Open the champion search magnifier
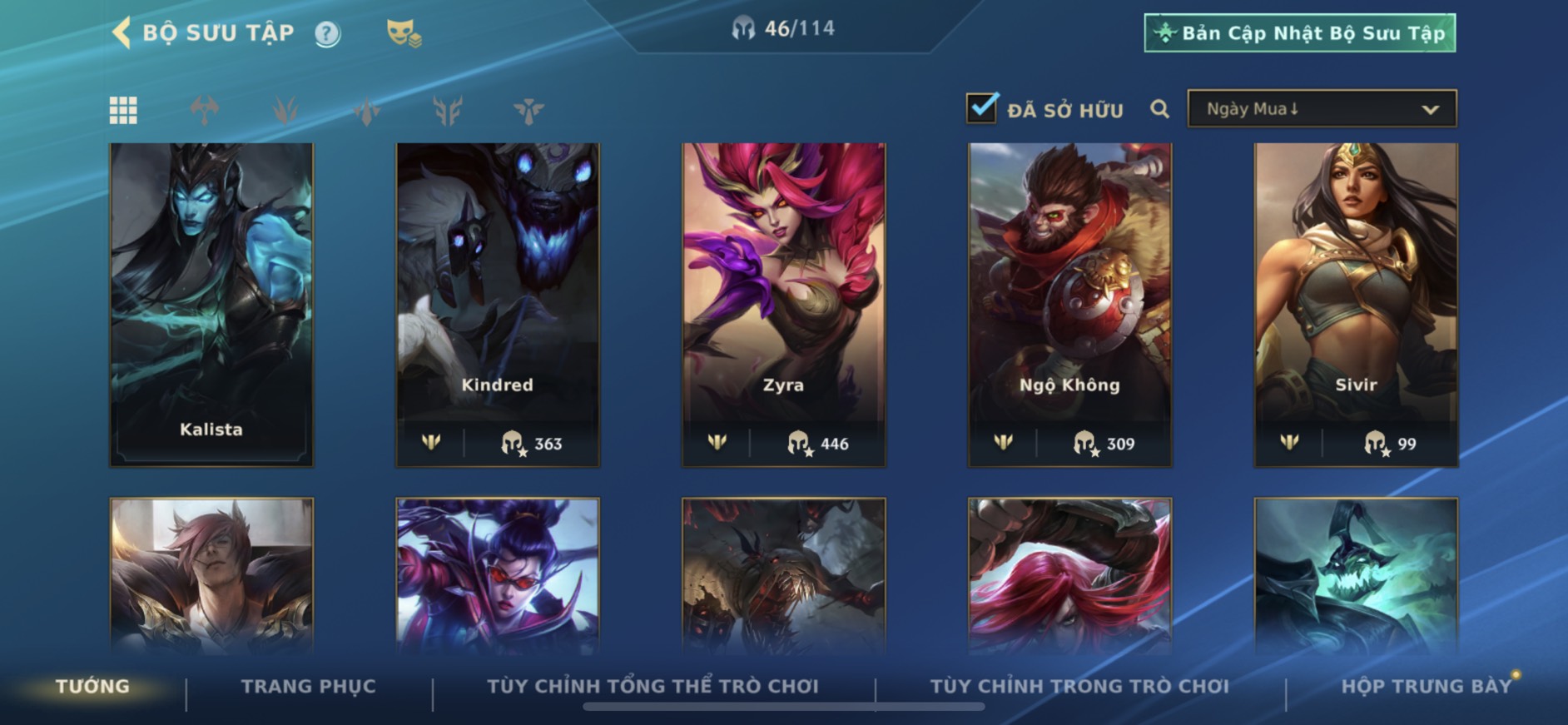Screen dimensions: 1568x725 click(x=1159, y=109)
